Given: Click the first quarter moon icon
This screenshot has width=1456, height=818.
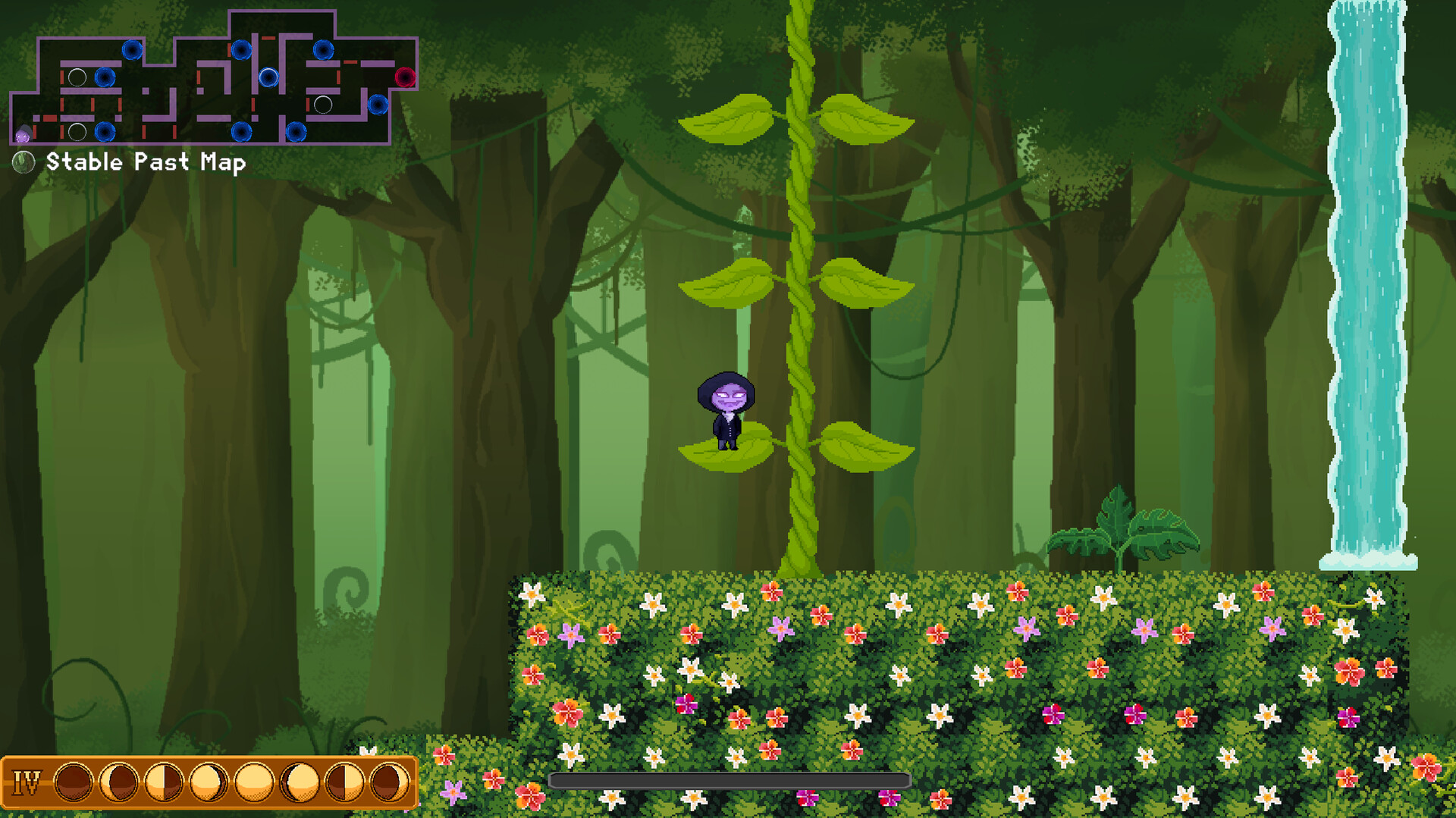Looking at the screenshot, I should pos(162,782).
